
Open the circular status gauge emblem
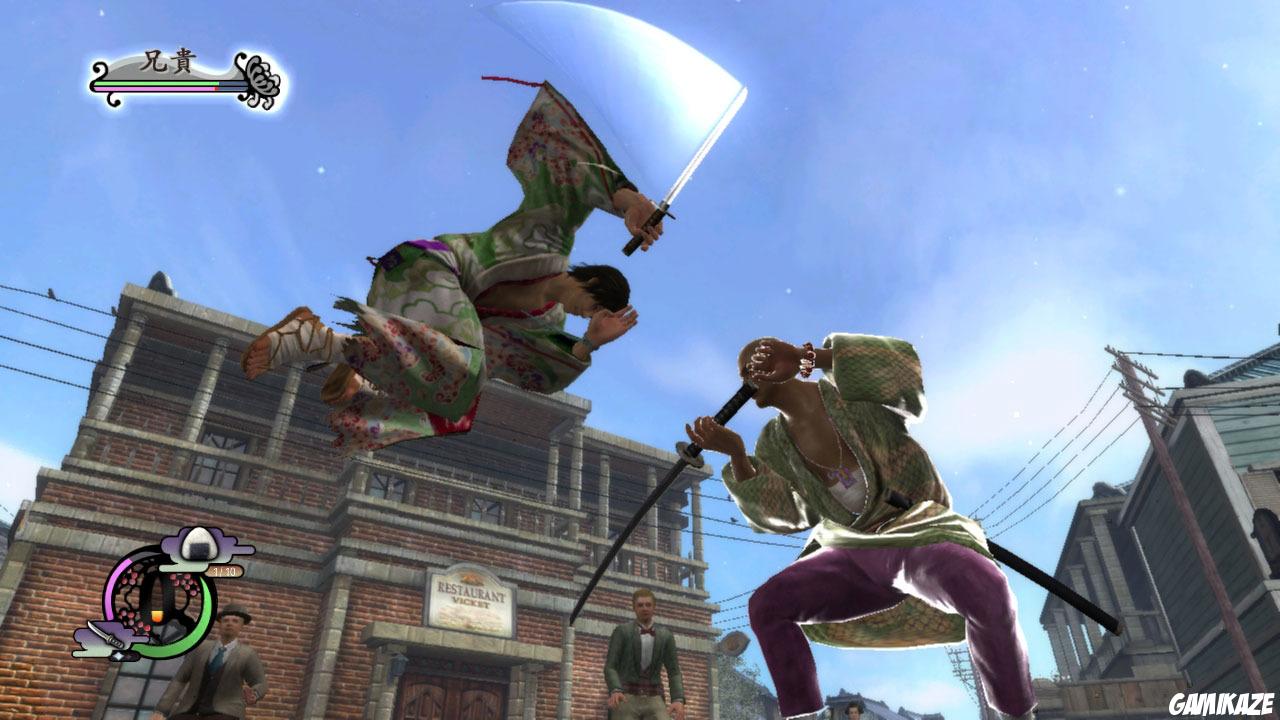coord(158,602)
